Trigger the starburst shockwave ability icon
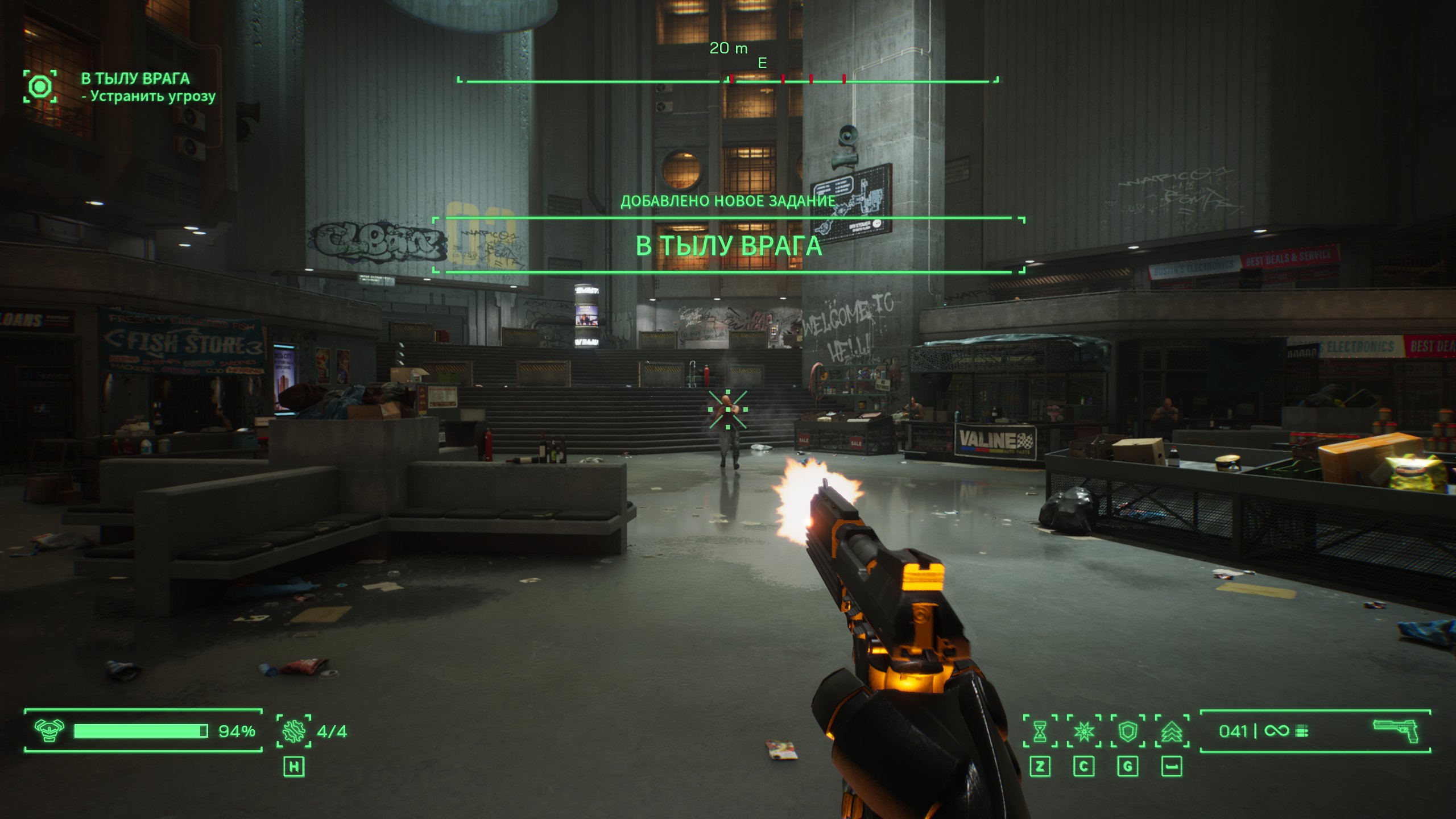This screenshot has width=1456, height=819. [1083, 731]
